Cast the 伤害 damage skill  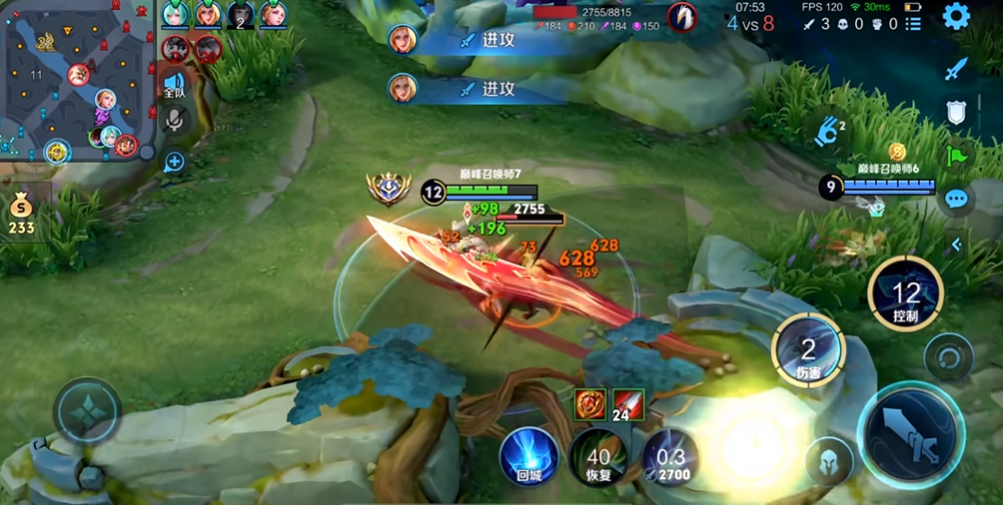(x=808, y=350)
